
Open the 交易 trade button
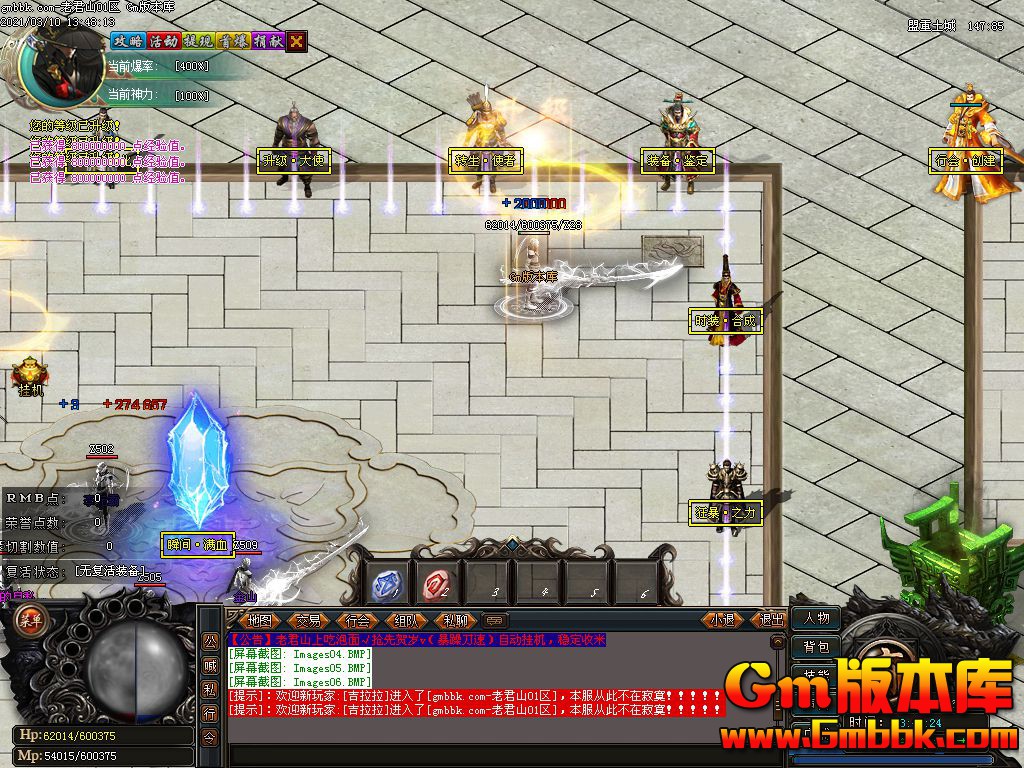pos(308,620)
